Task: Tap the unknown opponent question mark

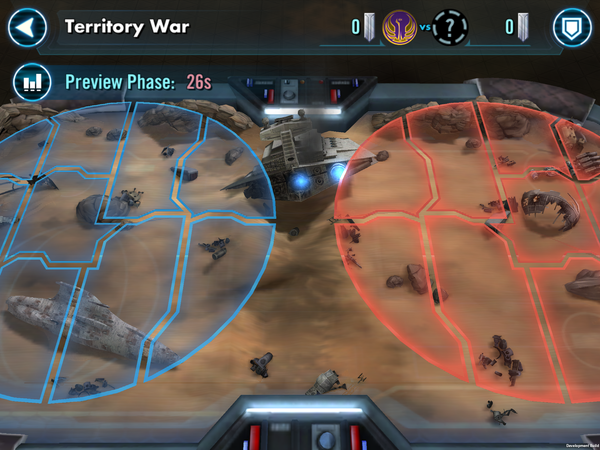Action: pyautogui.click(x=450, y=28)
